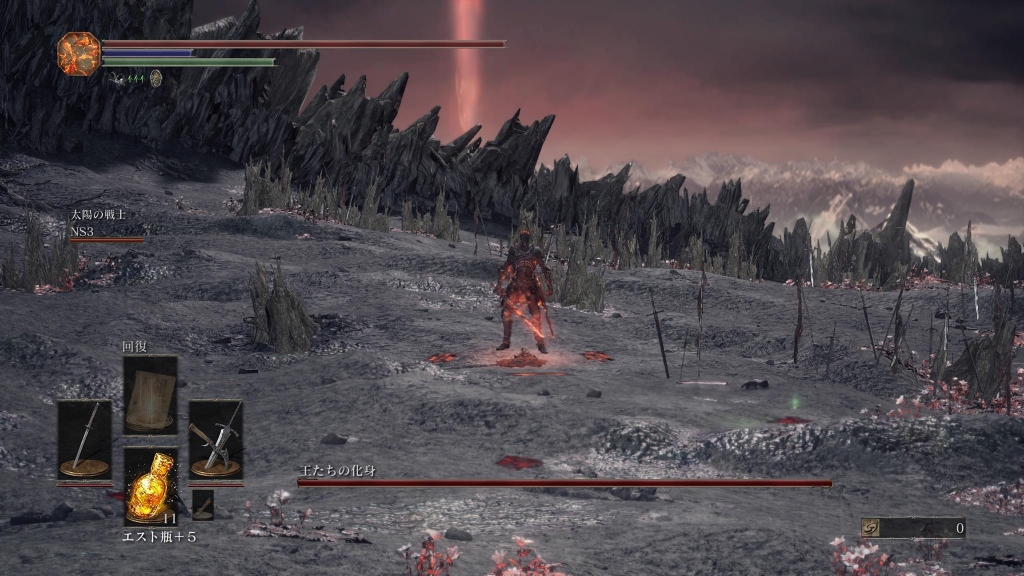Screen dimensions: 1024x576
Task: Click the small secondary item slot beside Estus
Action: tap(203, 504)
